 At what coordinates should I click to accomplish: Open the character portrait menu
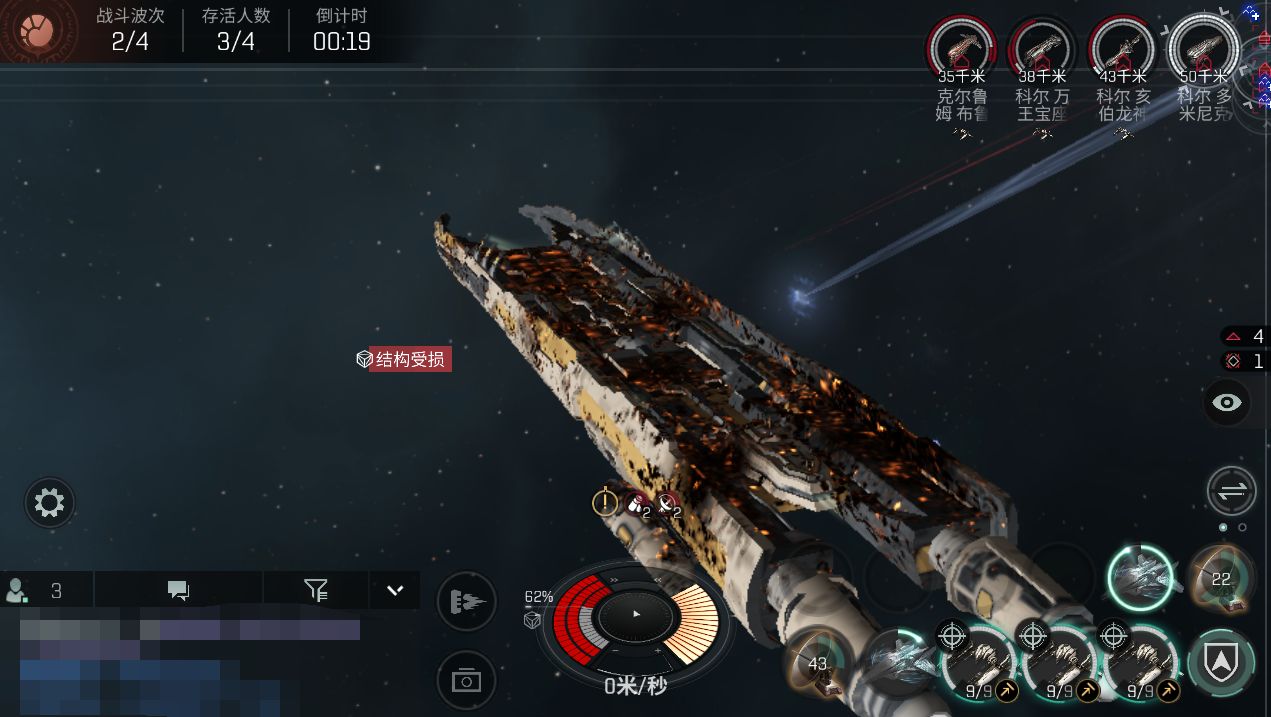pyautogui.click(x=38, y=31)
